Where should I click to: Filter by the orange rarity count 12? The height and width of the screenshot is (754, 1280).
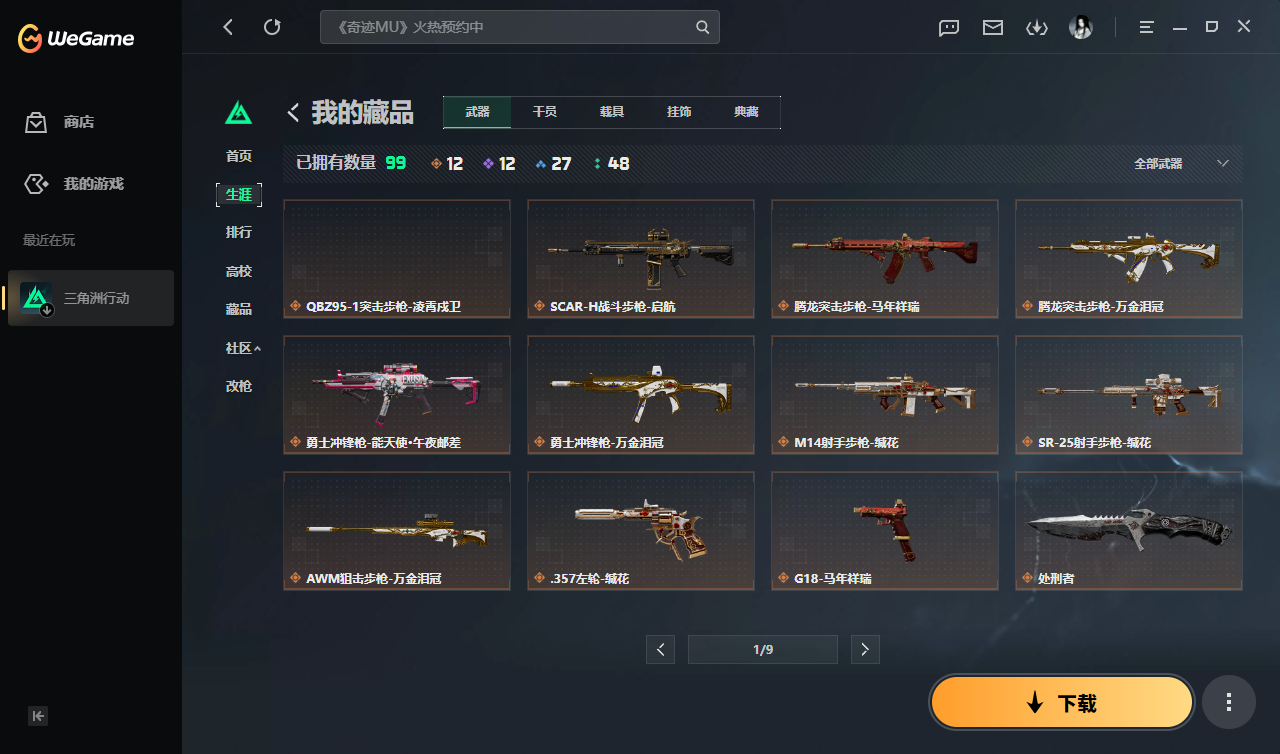coord(447,163)
